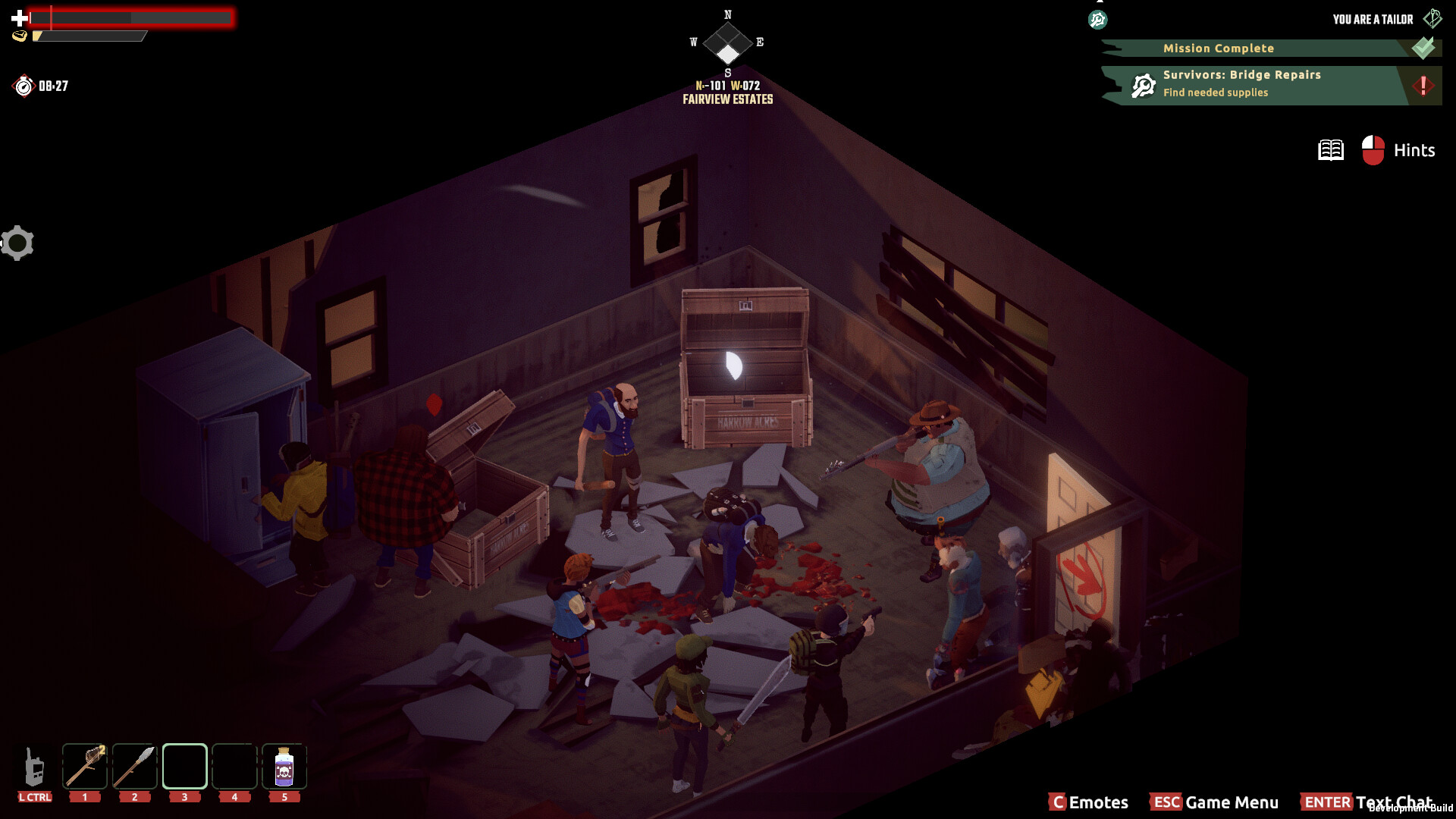Use the poison vial in hotbar slot 5
This screenshot has height=819, width=1456.
(284, 766)
